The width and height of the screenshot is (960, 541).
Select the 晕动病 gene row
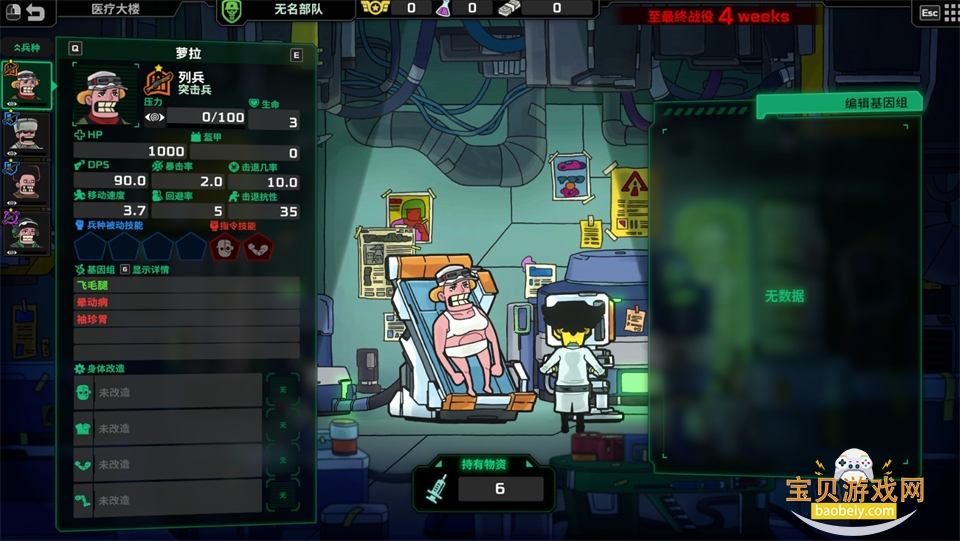(186, 302)
